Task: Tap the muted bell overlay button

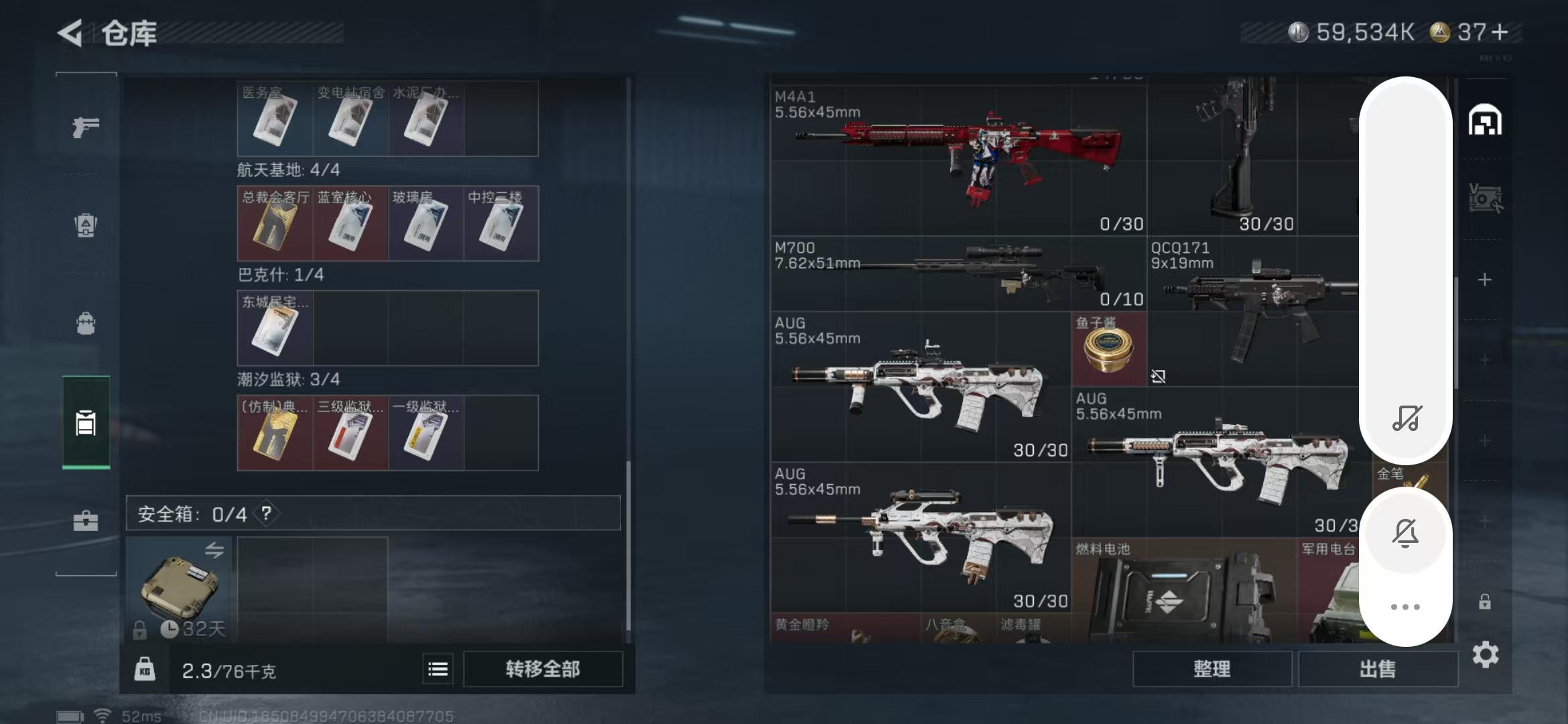Action: (x=1405, y=533)
